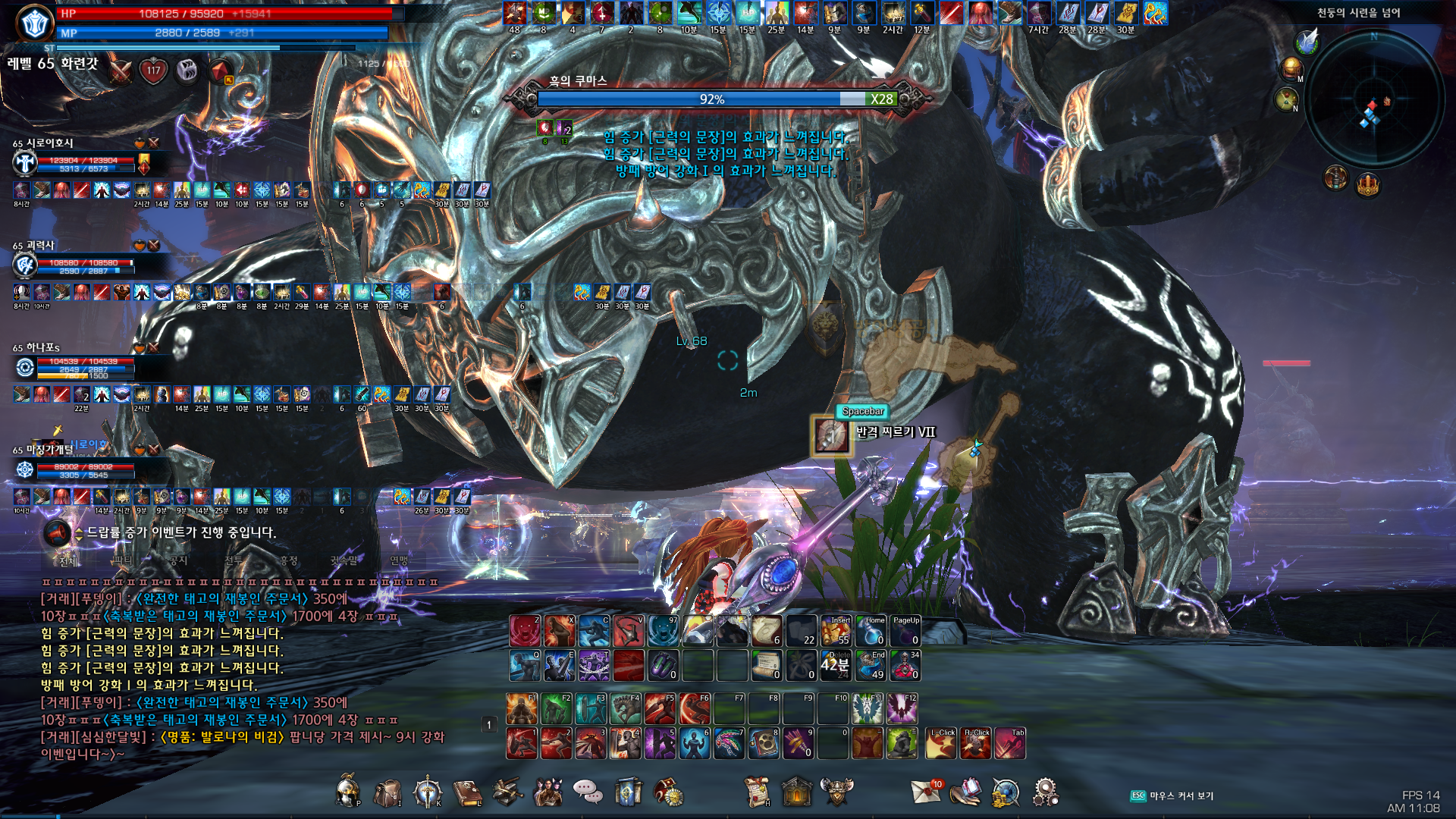Open the quest journal book
The height and width of the screenshot is (819, 1456).
(x=467, y=792)
